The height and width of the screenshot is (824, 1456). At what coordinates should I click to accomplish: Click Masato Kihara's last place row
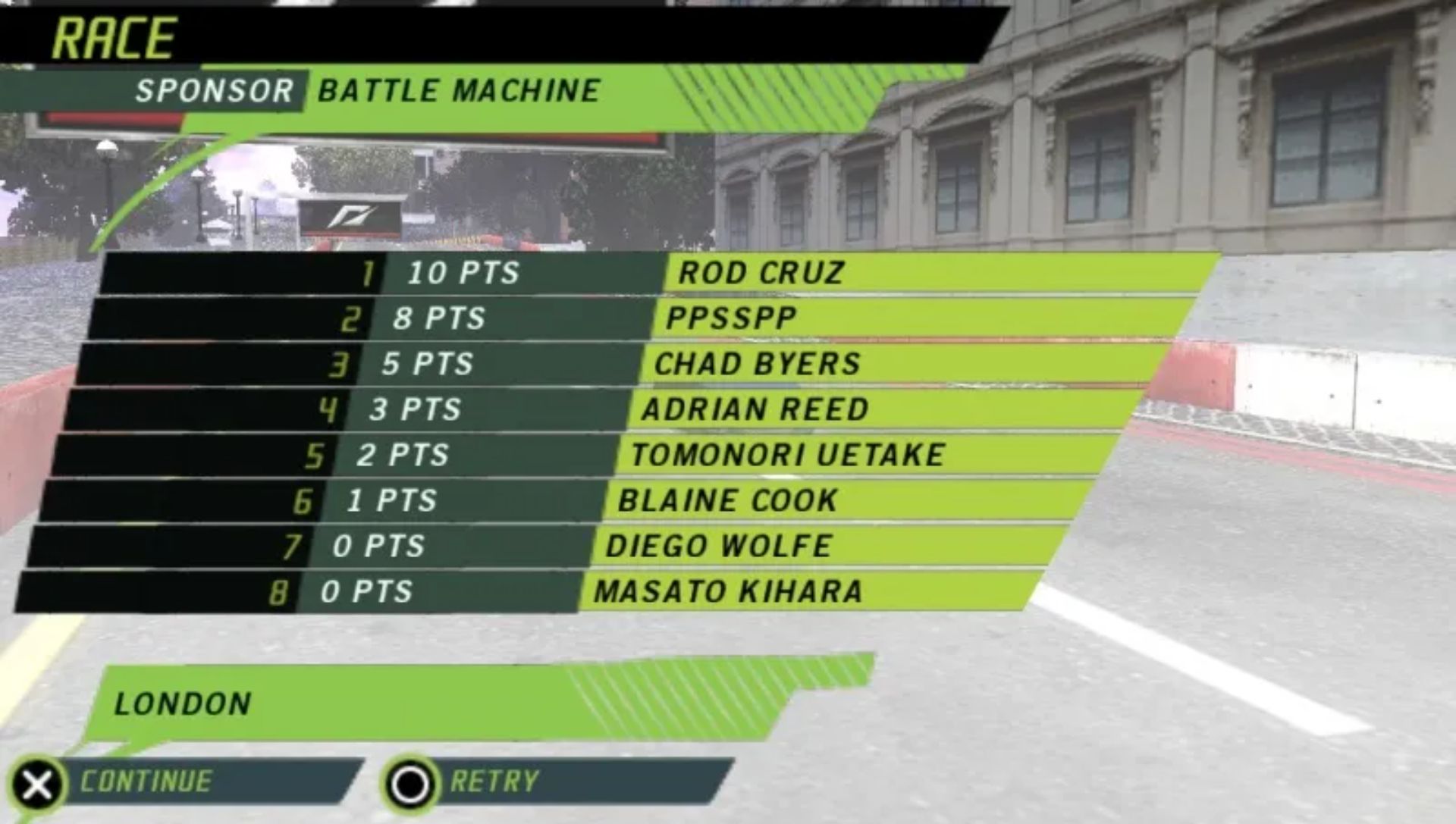coord(728,591)
